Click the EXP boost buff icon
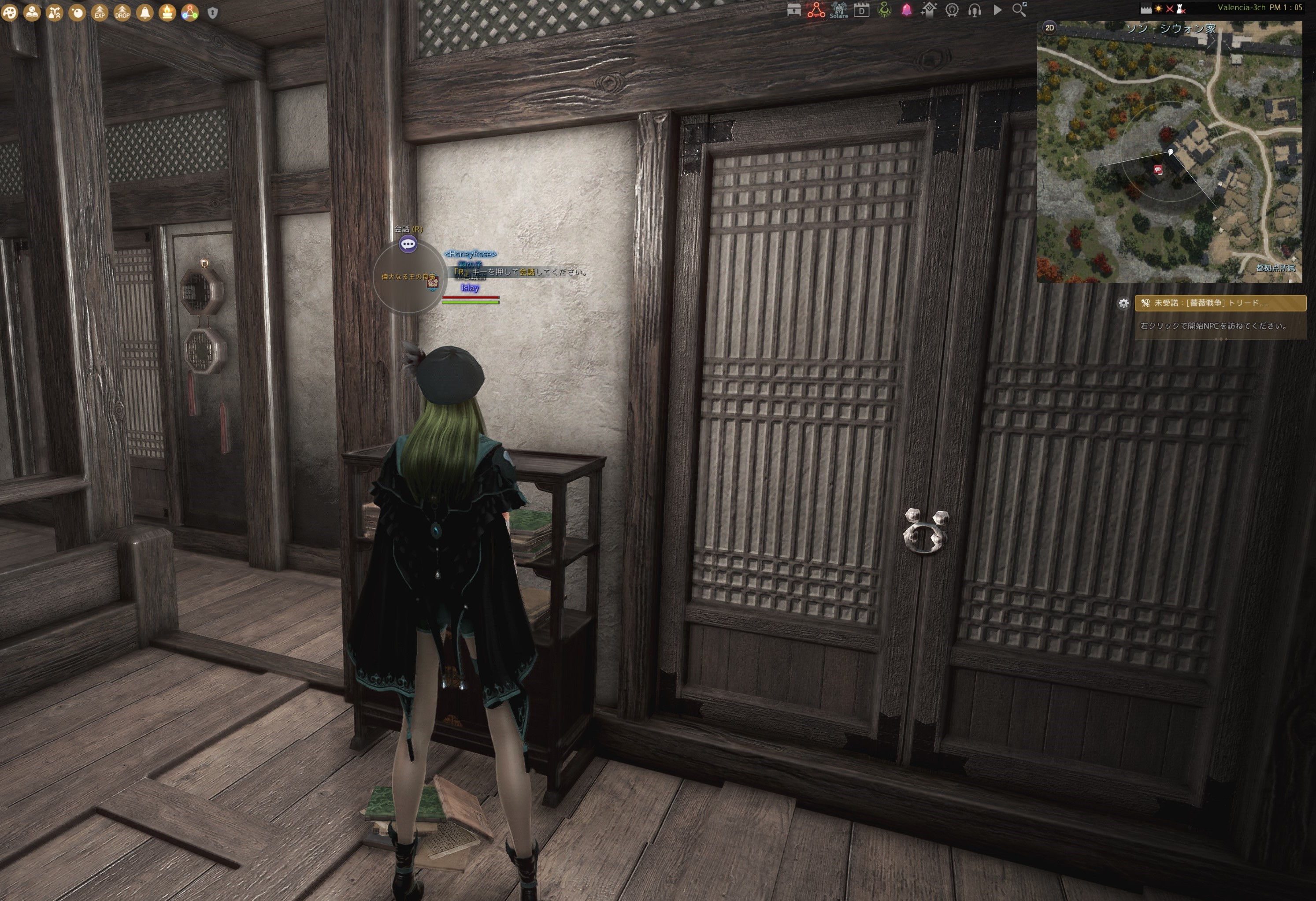Viewport: 1316px width, 901px height. tap(100, 12)
